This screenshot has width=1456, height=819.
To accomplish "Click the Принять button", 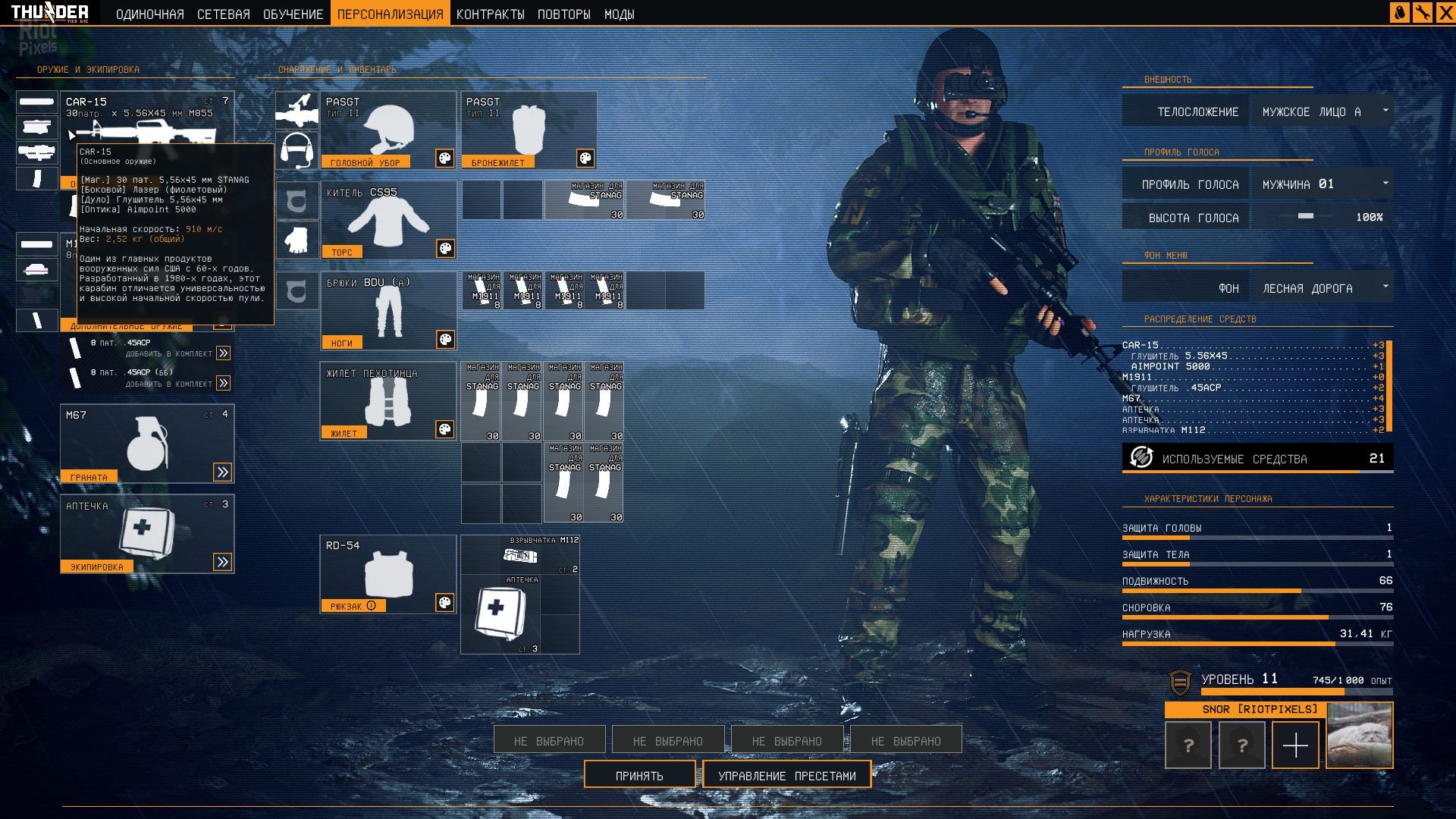I will point(639,775).
